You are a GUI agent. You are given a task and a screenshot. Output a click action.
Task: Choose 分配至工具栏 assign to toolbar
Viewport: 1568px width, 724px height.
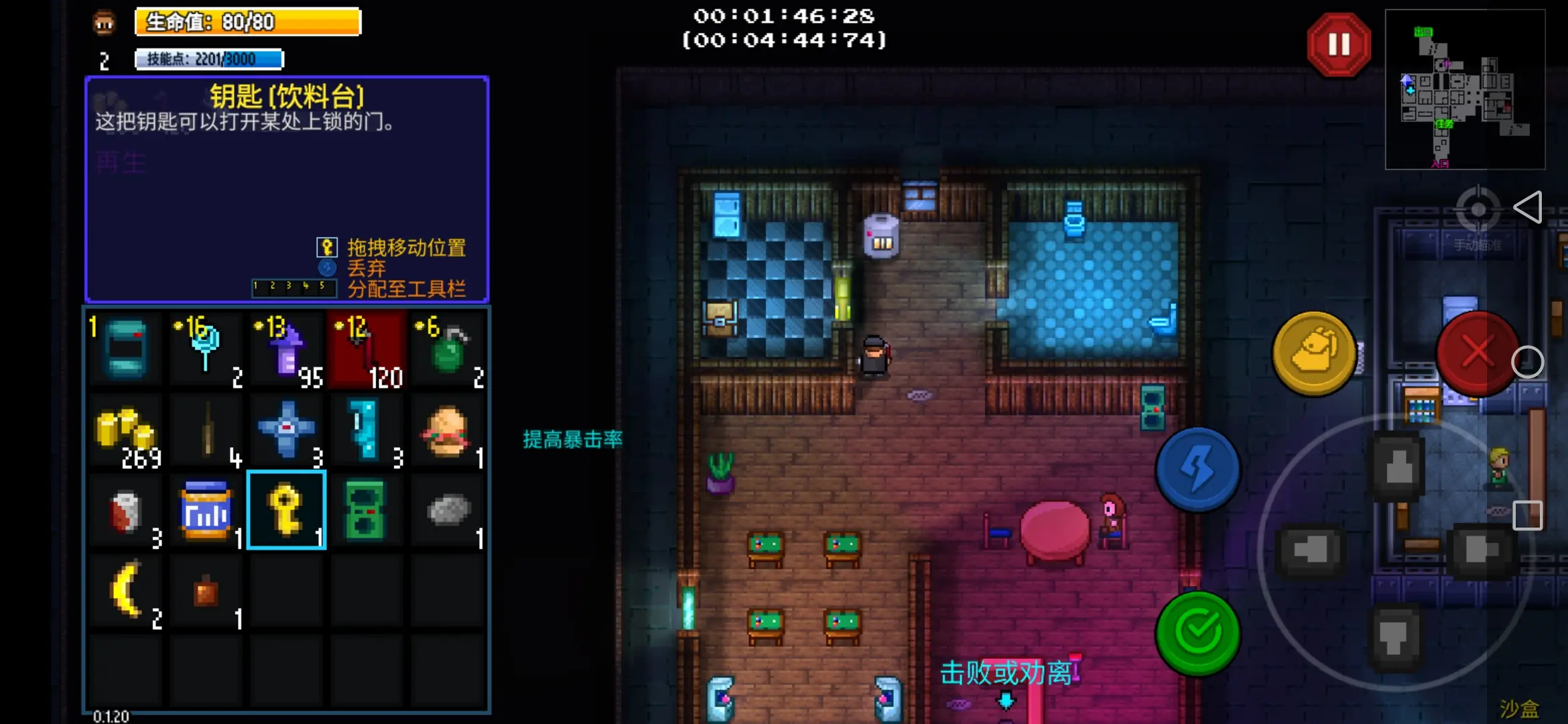406,290
